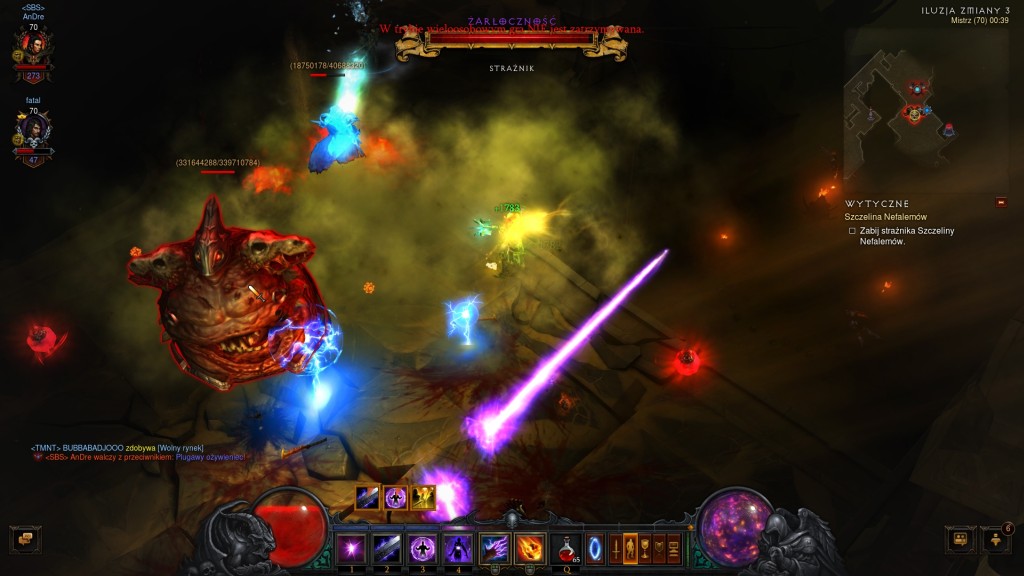
Task: Activate the purple starburst skill in slot 1
Action: coord(351,548)
